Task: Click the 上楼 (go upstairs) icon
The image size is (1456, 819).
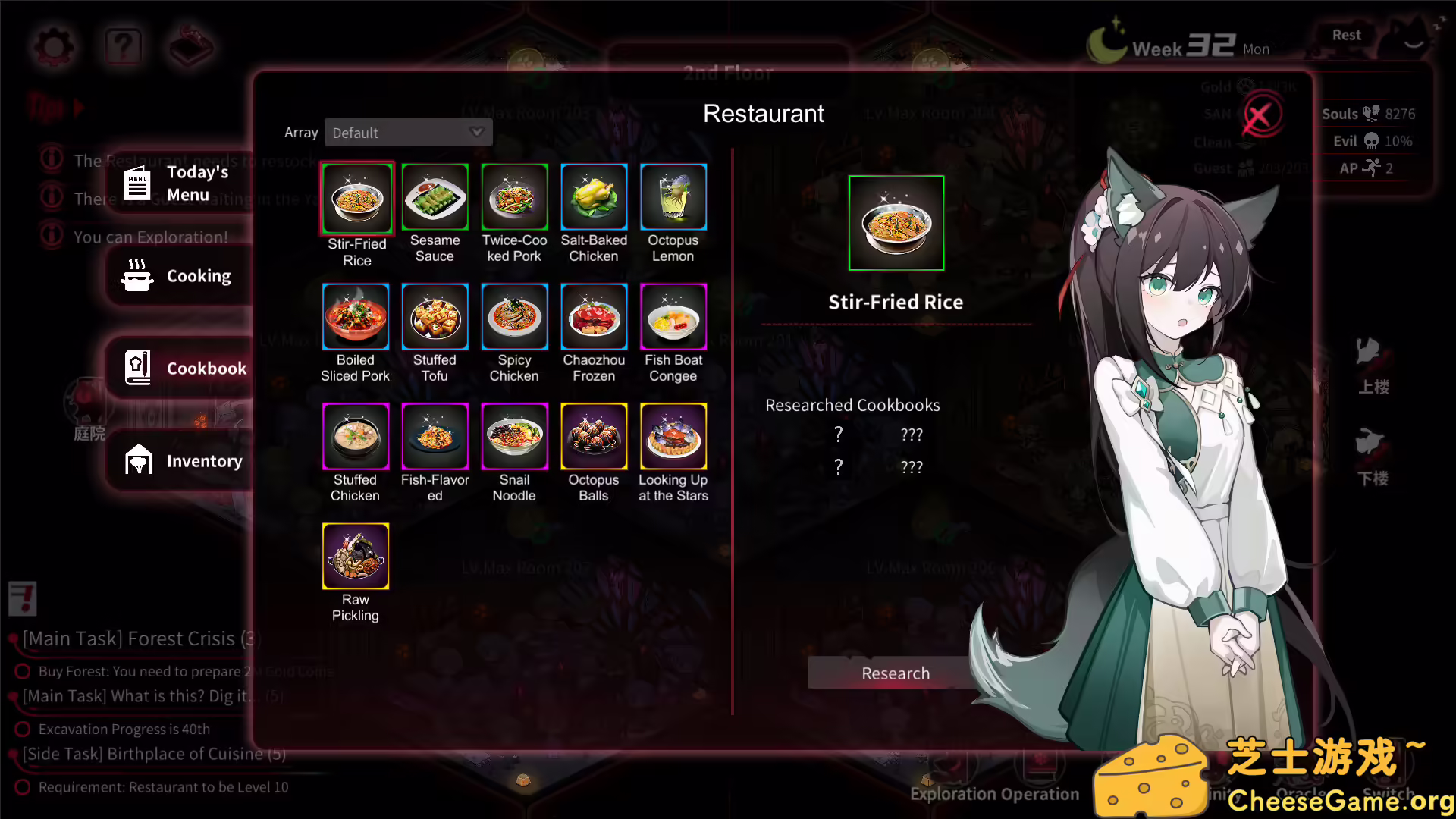Action: [x=1371, y=364]
